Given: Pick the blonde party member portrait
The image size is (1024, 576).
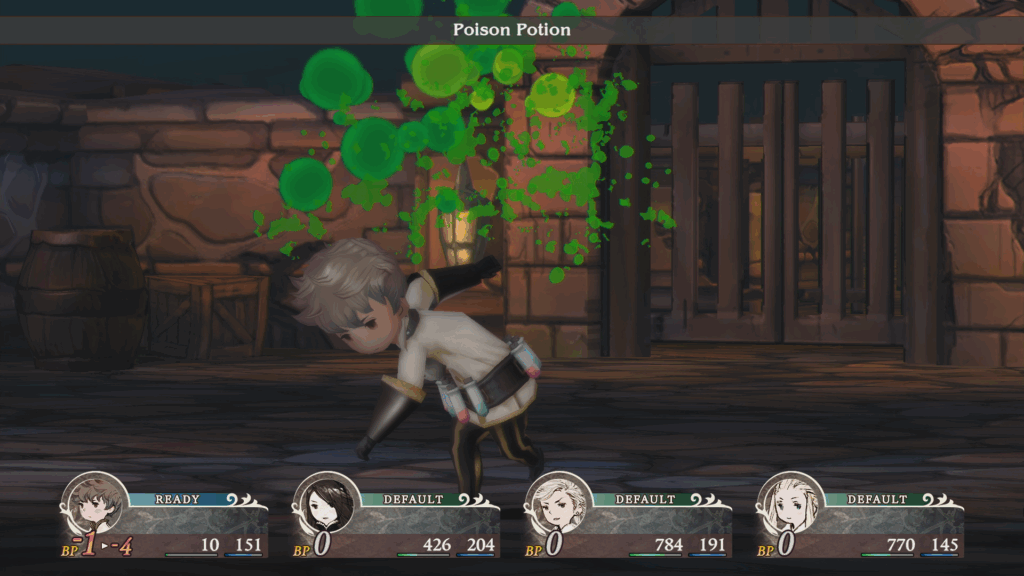Looking at the screenshot, I should [791, 506].
